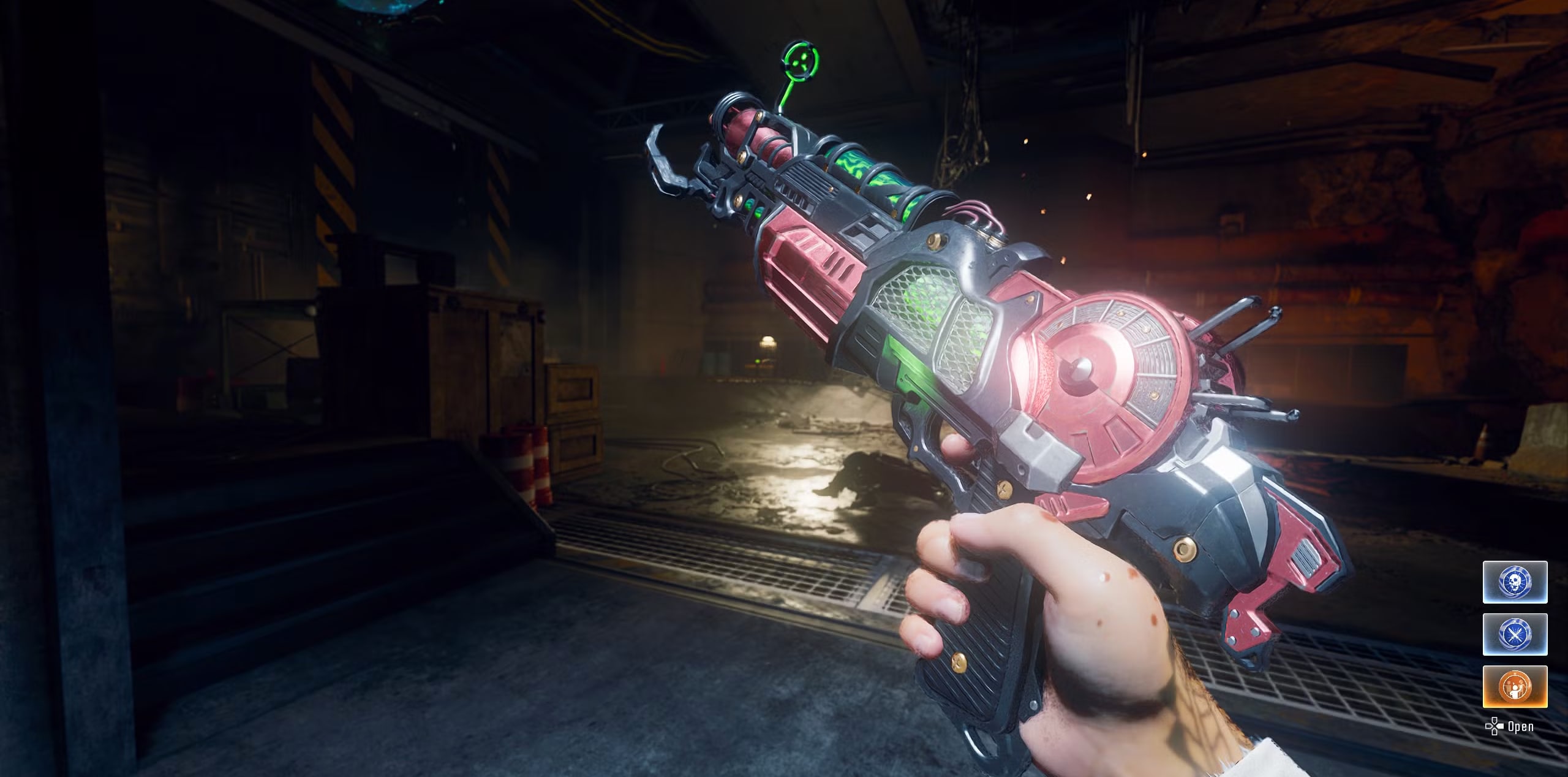Select the blue skull GobbleGum slot

tap(1515, 582)
